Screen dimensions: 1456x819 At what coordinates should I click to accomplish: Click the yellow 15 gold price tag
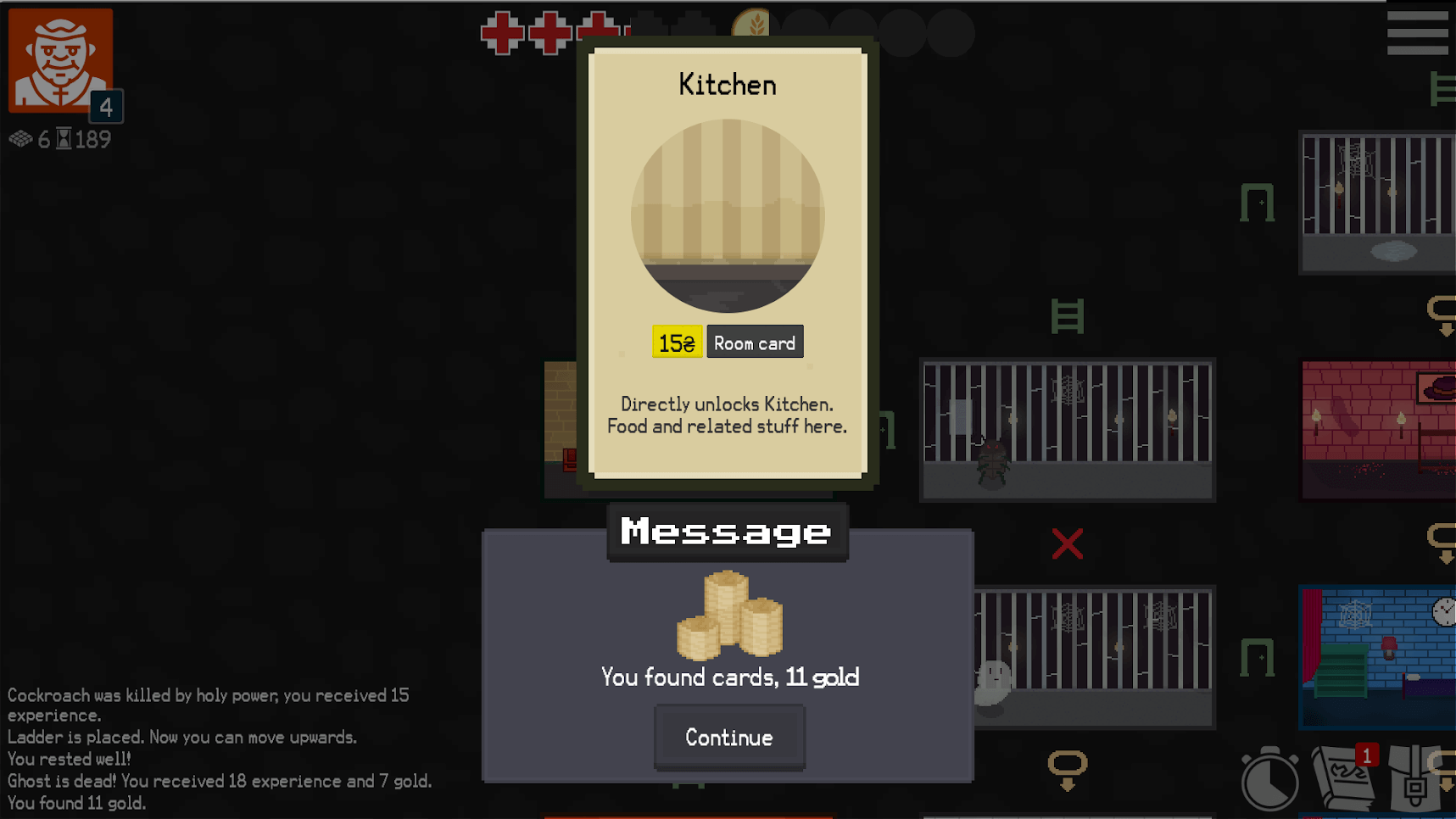point(676,342)
